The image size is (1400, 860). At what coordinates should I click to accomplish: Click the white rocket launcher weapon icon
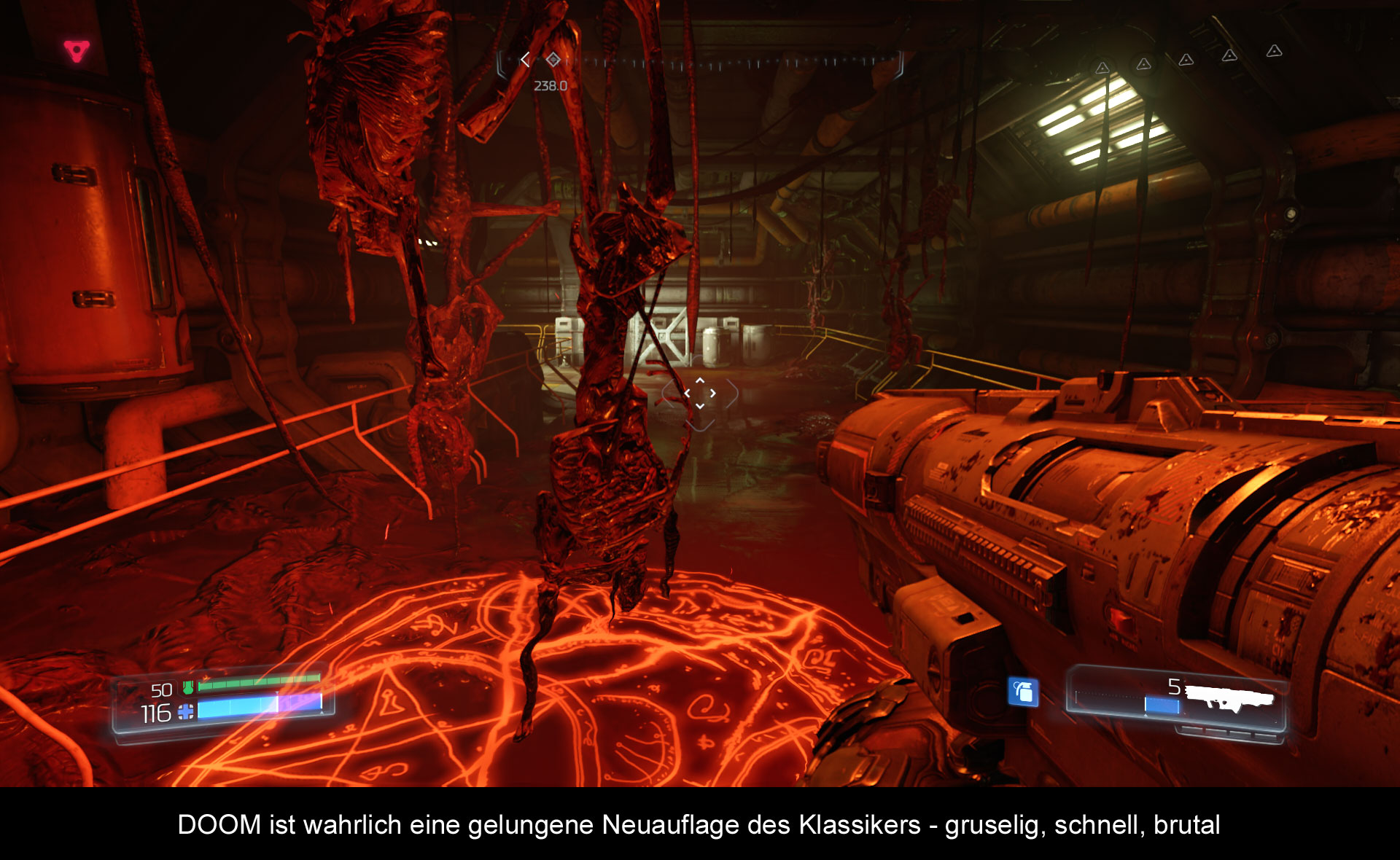[1229, 697]
